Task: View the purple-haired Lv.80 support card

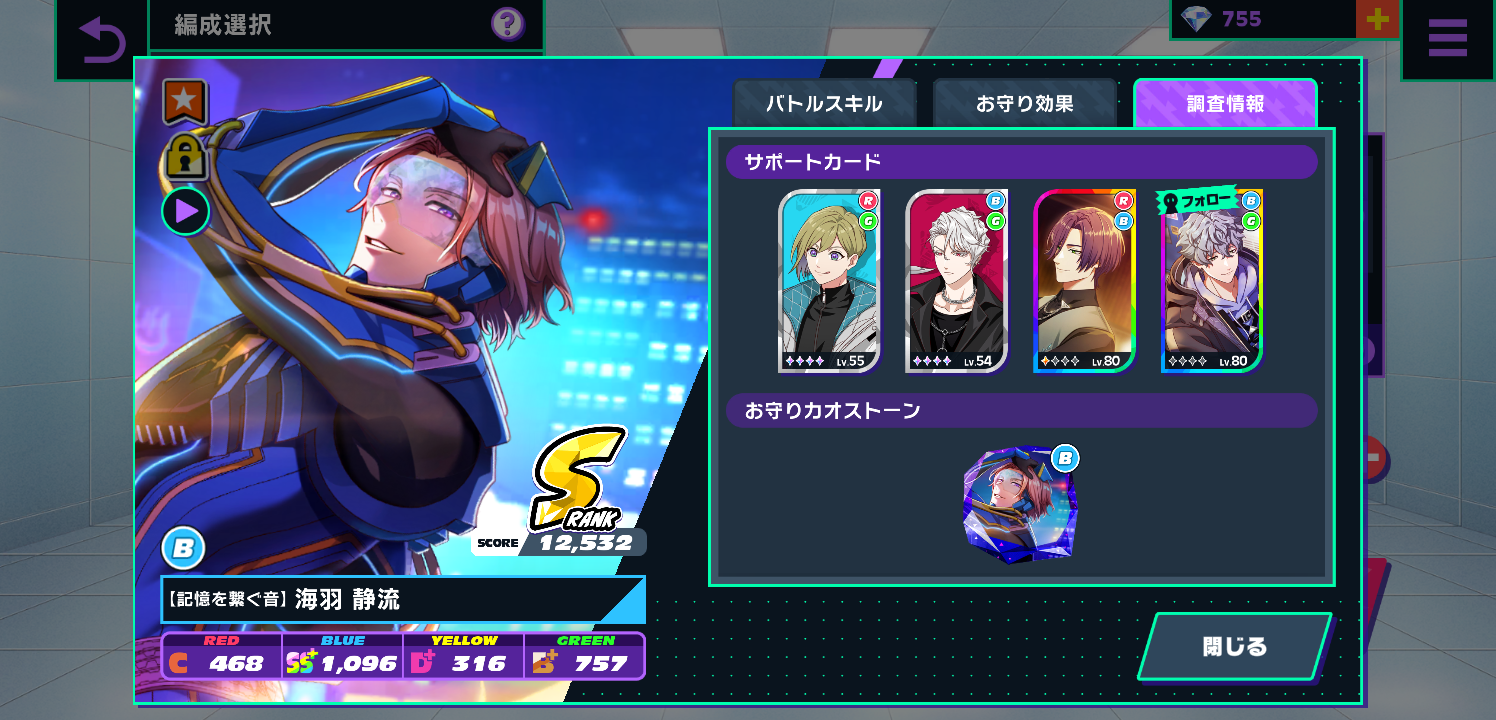Action: pos(1084,281)
